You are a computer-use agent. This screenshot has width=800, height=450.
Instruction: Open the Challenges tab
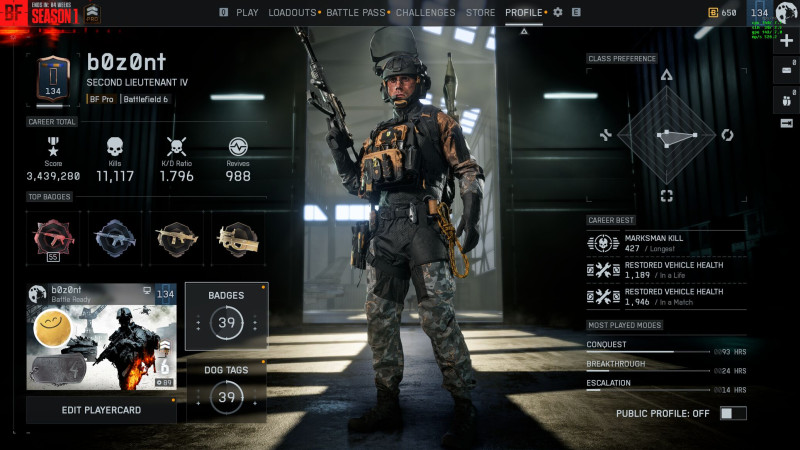425,13
